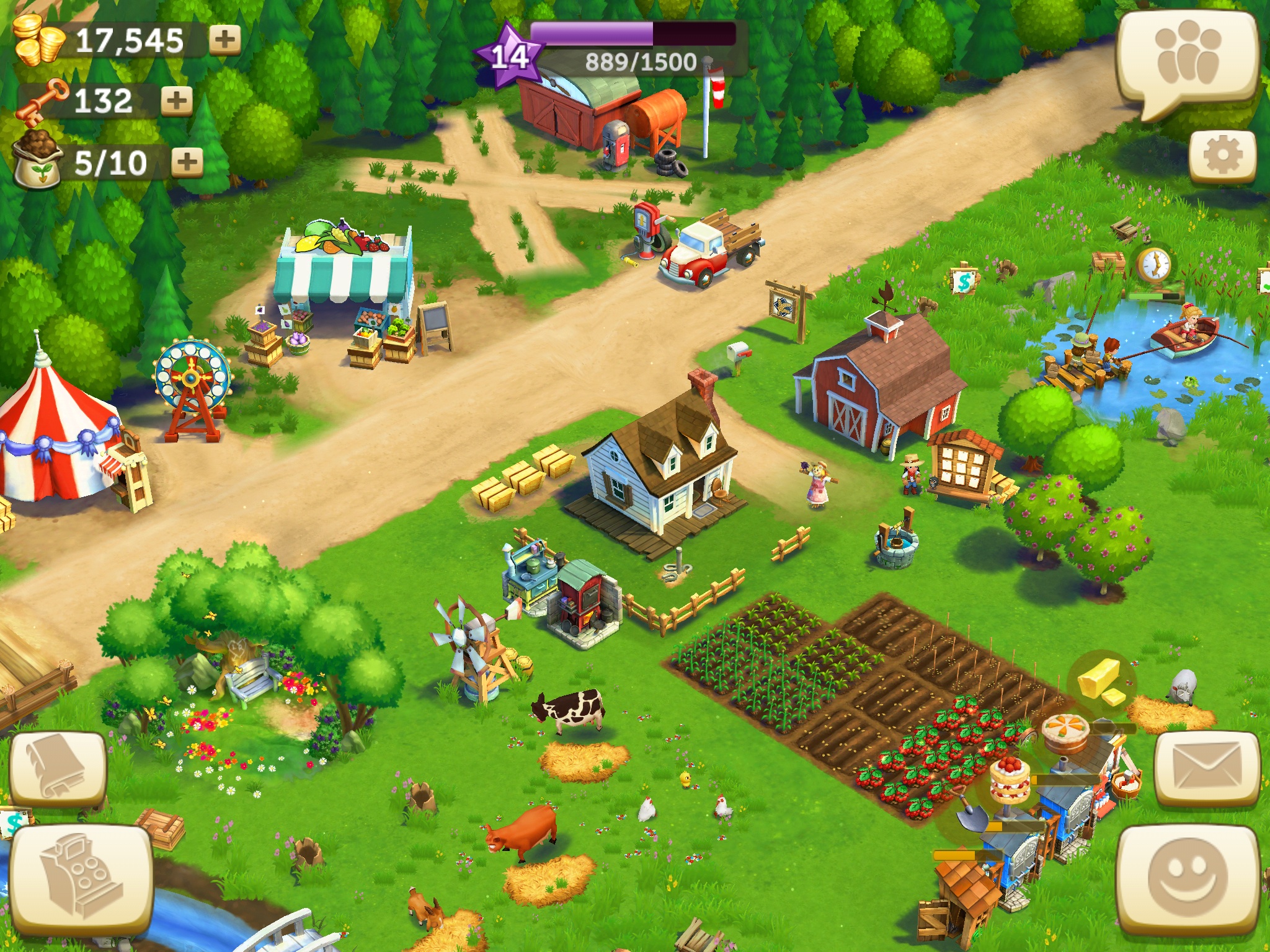Open the envelope mailbox
The image size is (1270, 952).
click(1206, 769)
